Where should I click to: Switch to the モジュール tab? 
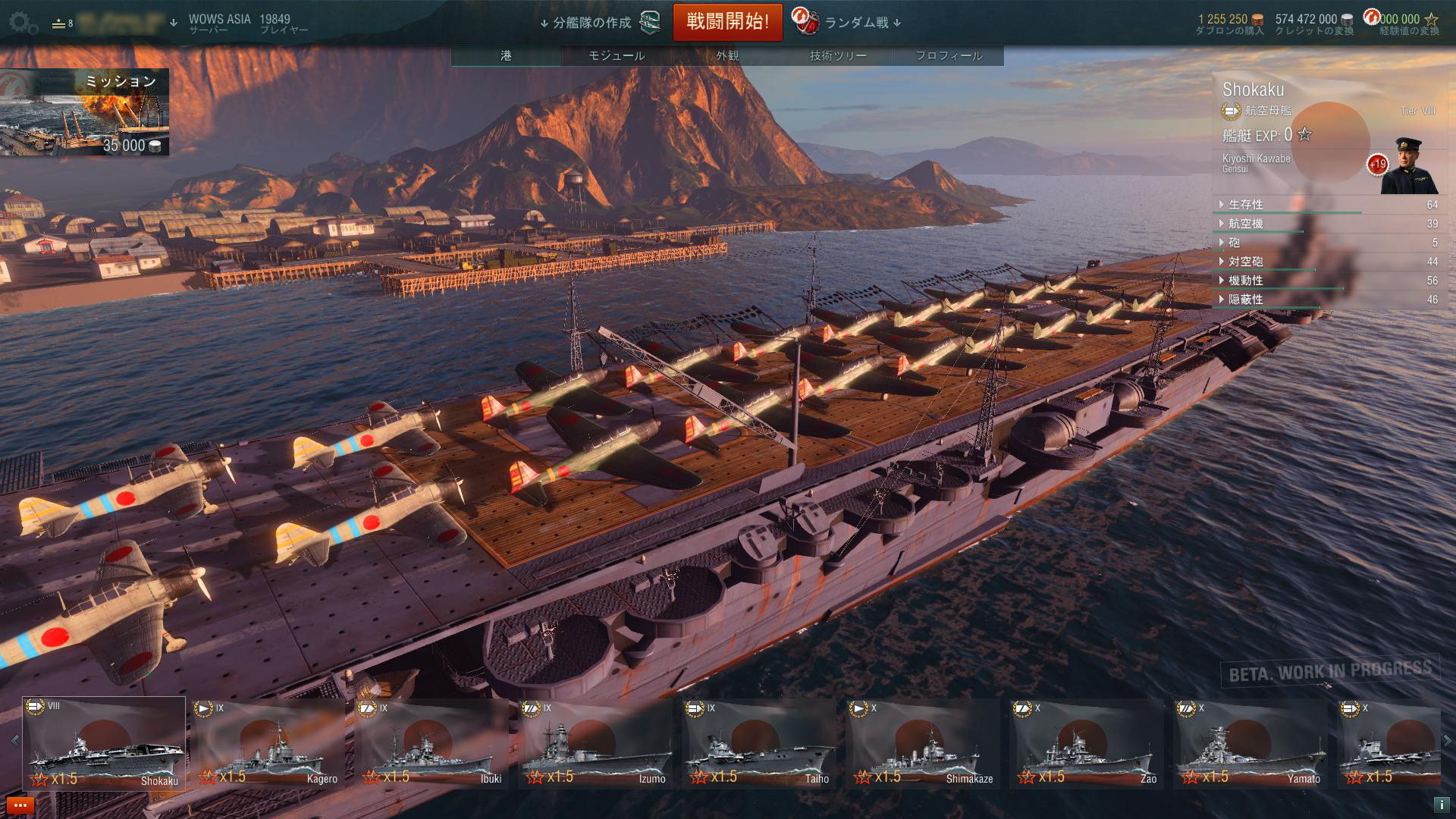[617, 55]
